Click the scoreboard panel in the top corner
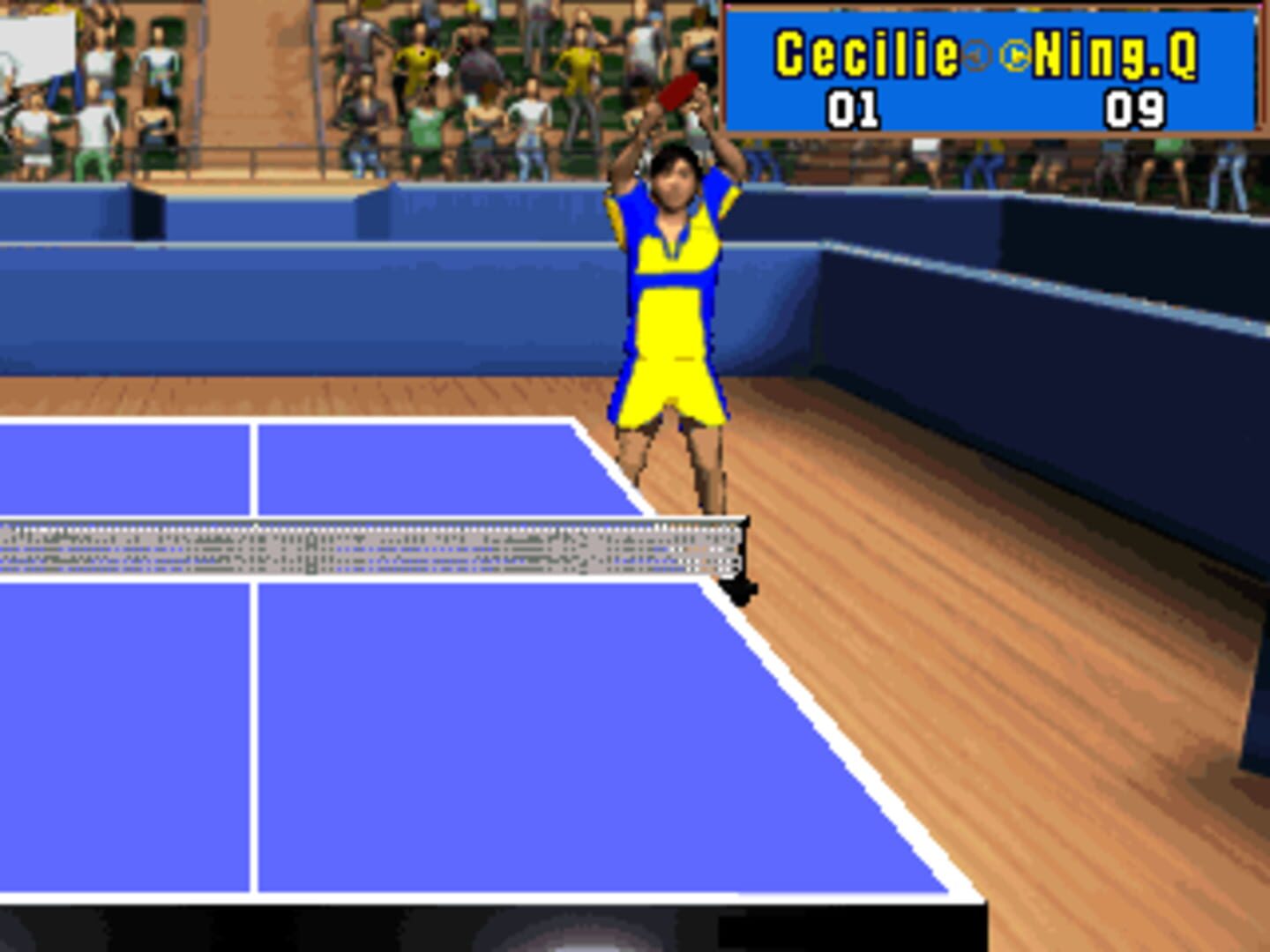1270x952 pixels. pyautogui.click(x=992, y=66)
